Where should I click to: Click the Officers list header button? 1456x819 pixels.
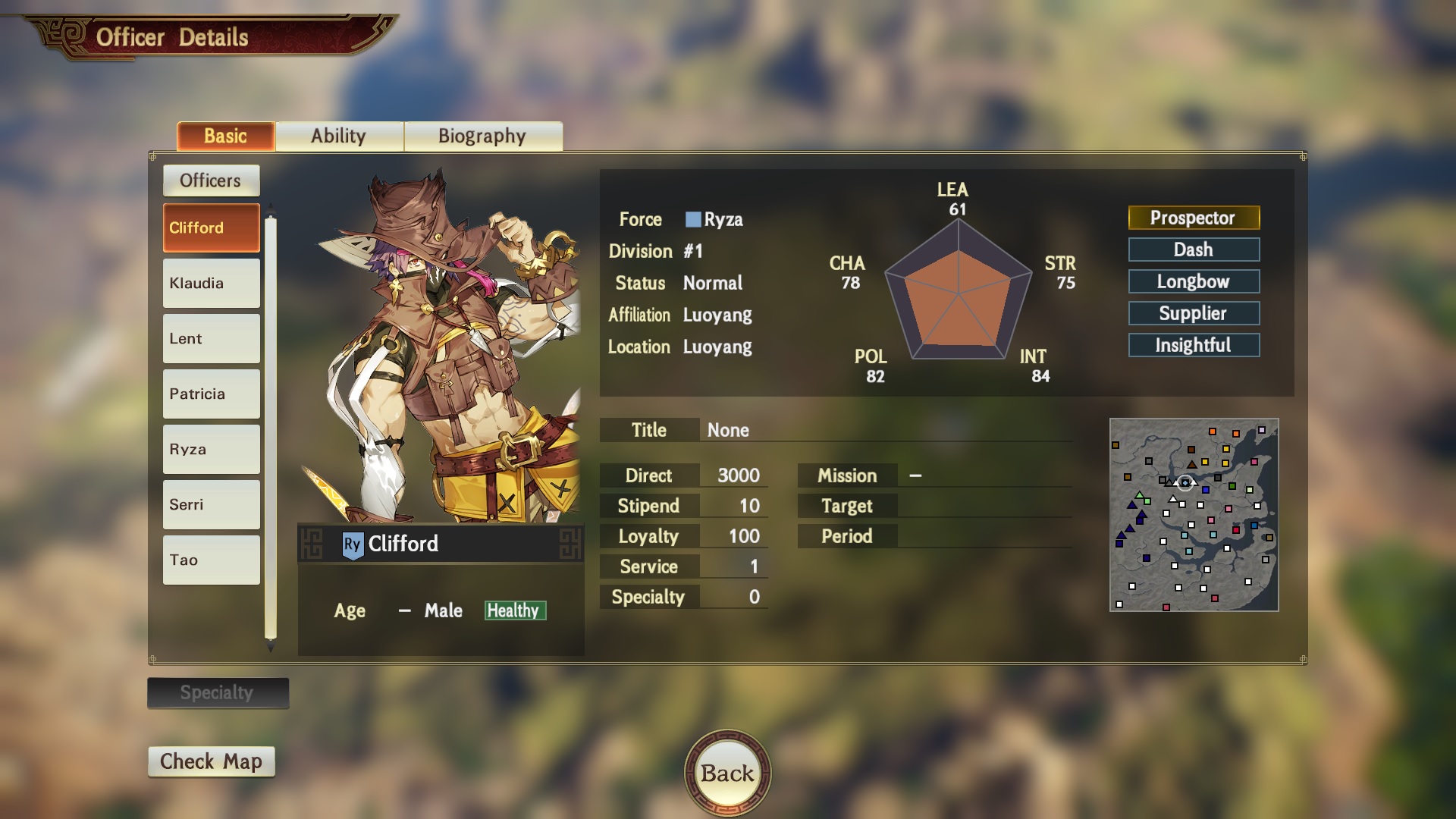coord(211,180)
